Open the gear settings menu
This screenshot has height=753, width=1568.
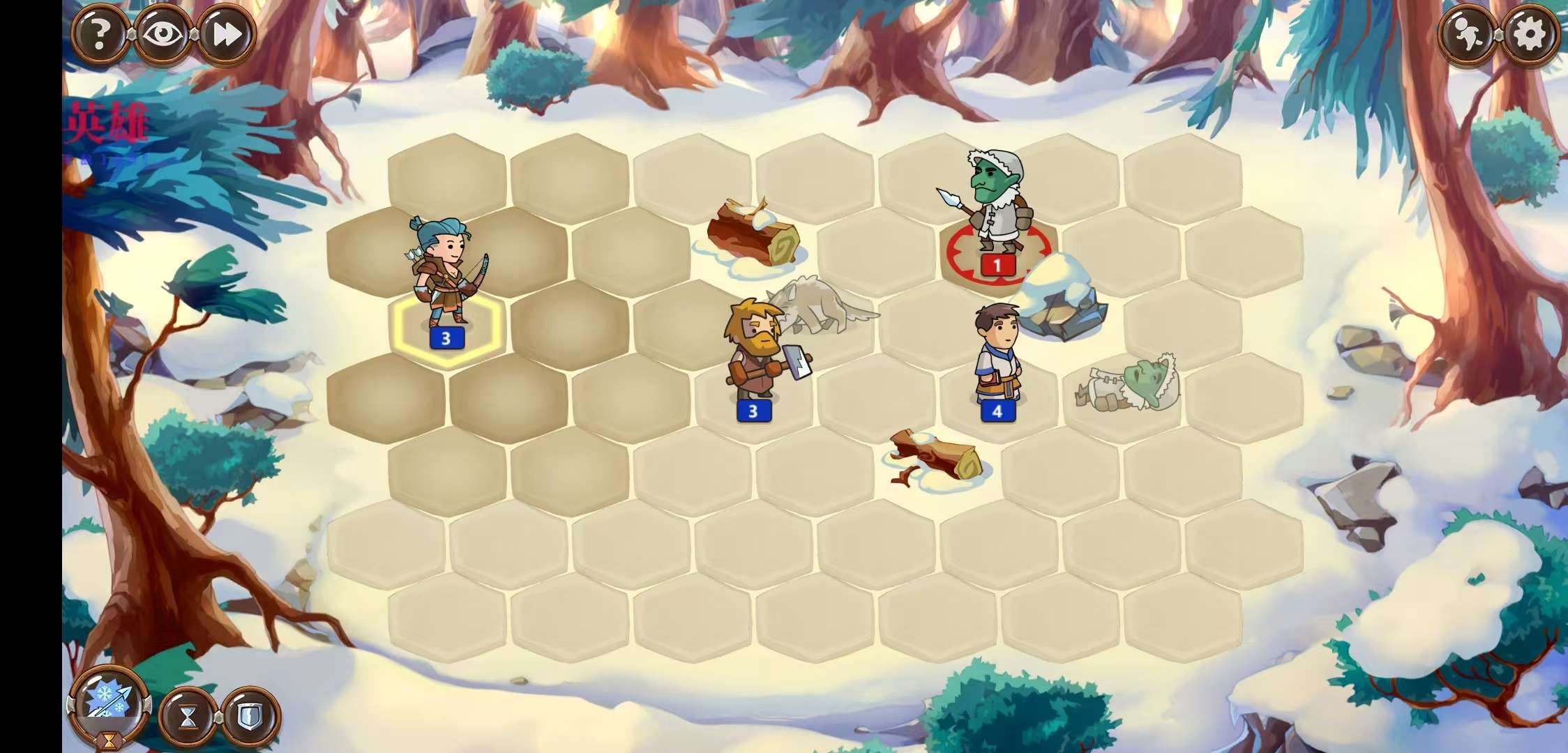[1529, 33]
